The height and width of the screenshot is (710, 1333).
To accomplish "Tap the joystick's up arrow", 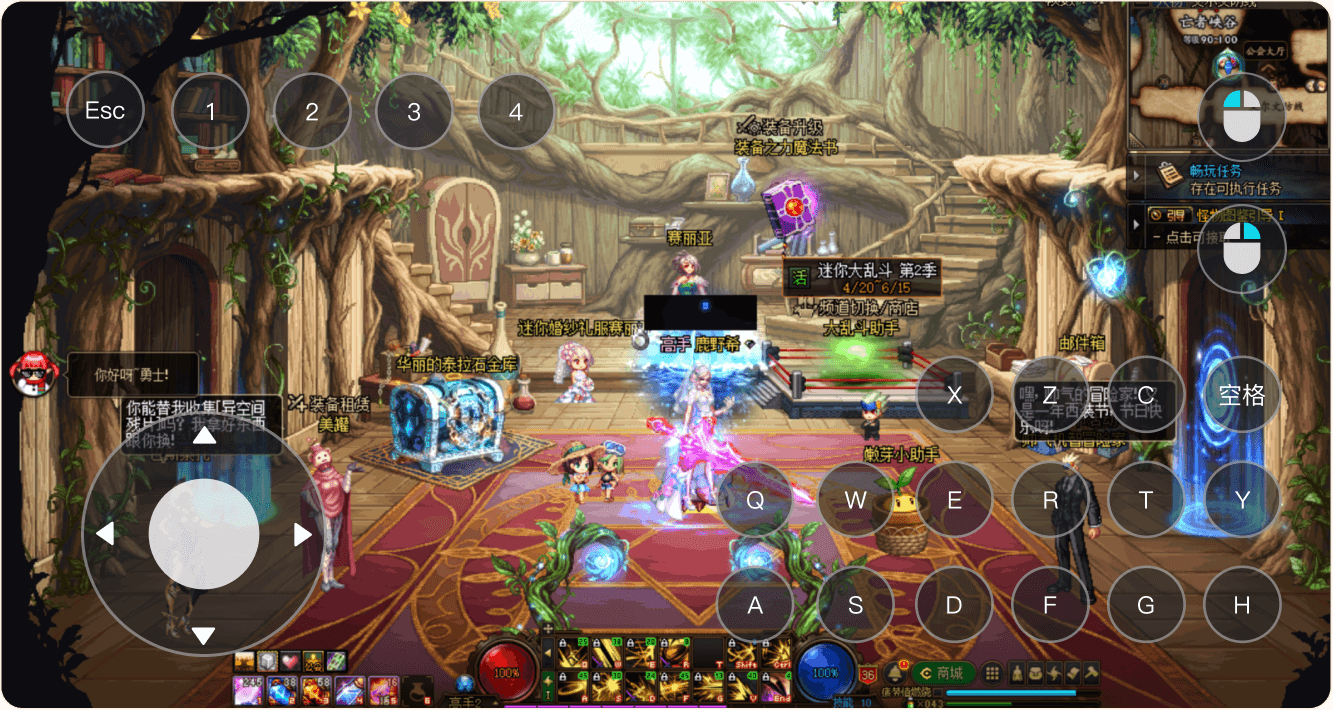I will (x=204, y=435).
